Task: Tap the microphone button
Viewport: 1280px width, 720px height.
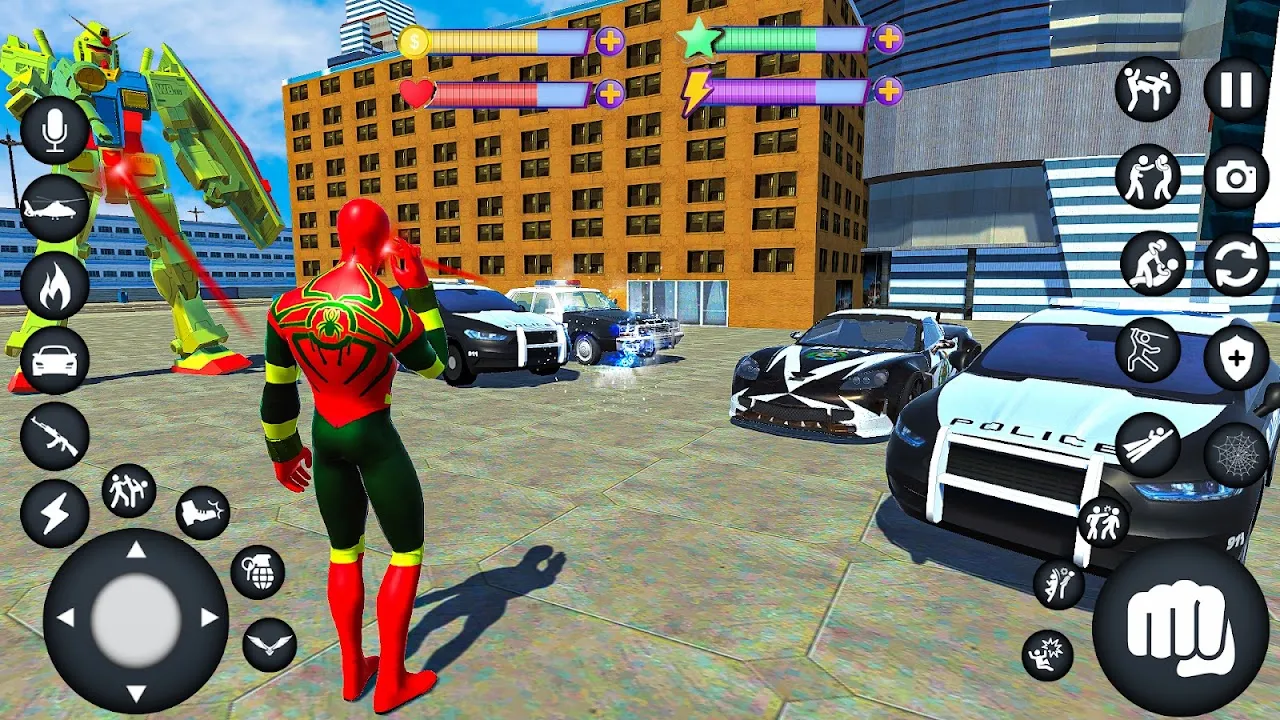Action: 55,131
